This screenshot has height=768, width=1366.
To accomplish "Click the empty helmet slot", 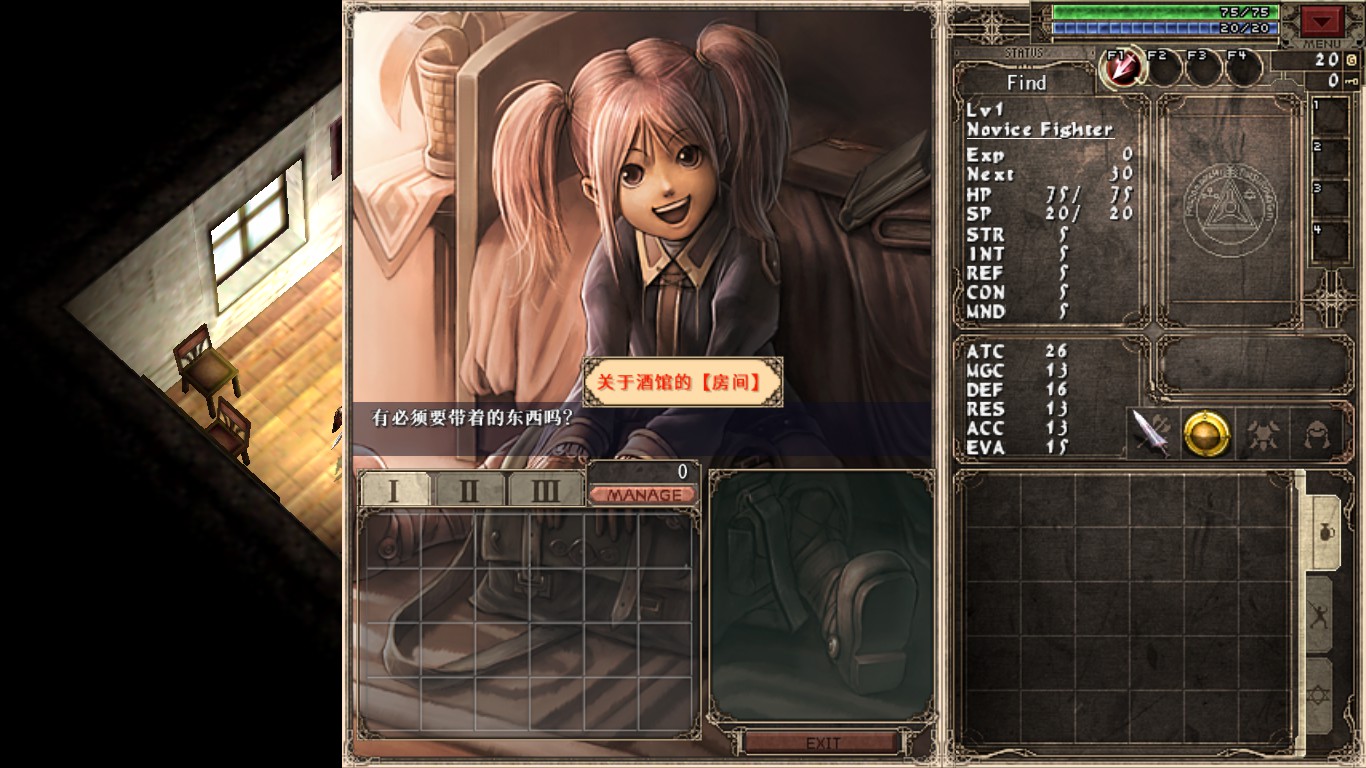I will tap(1315, 434).
